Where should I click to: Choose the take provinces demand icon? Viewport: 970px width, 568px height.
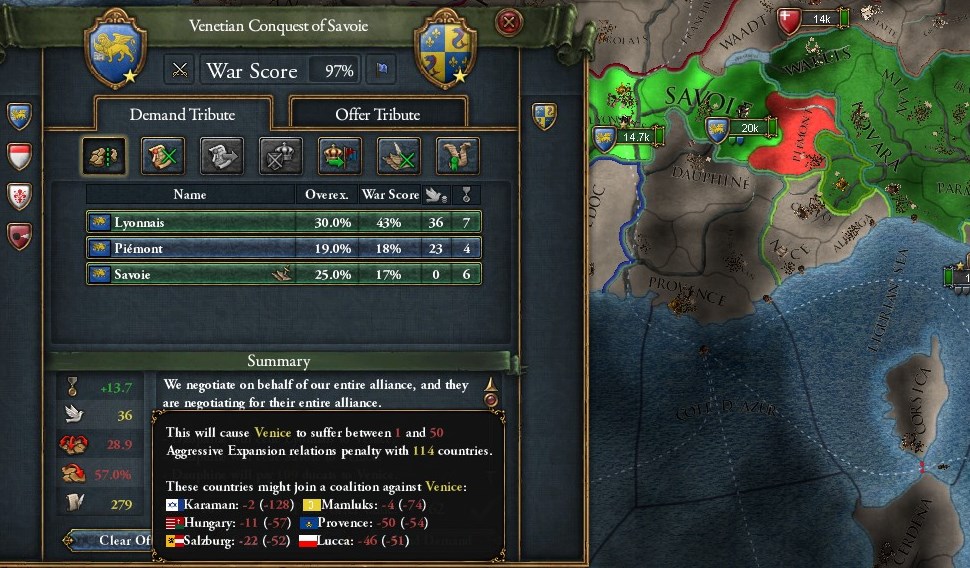pyautogui.click(x=104, y=156)
